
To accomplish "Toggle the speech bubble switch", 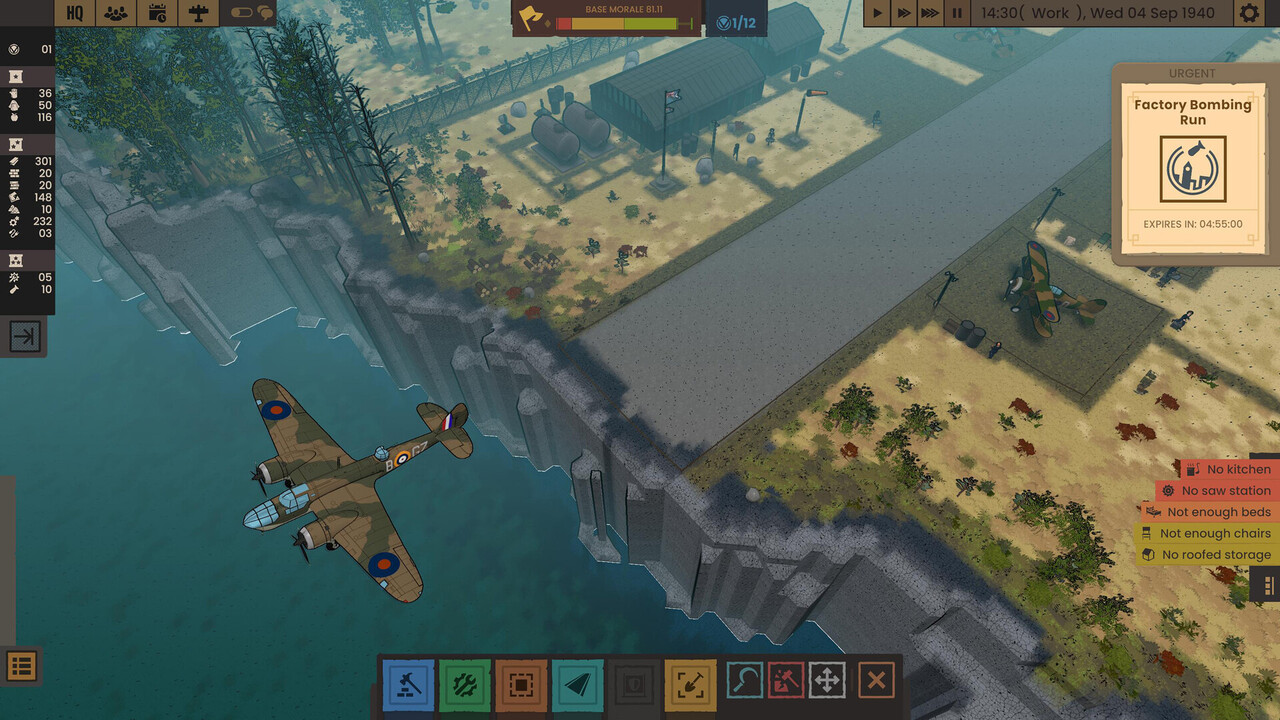I will 251,13.
